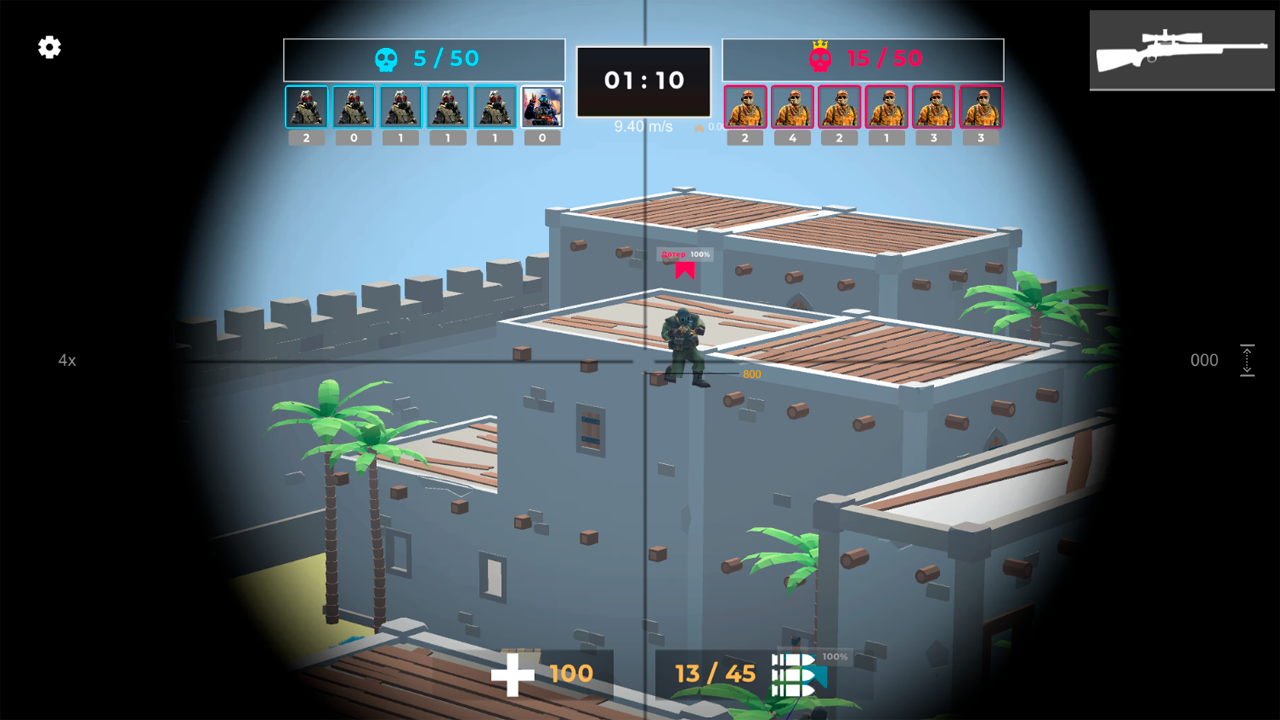Viewport: 1280px width, 720px height.
Task: Click the armor 100% indicator
Action: tap(838, 658)
